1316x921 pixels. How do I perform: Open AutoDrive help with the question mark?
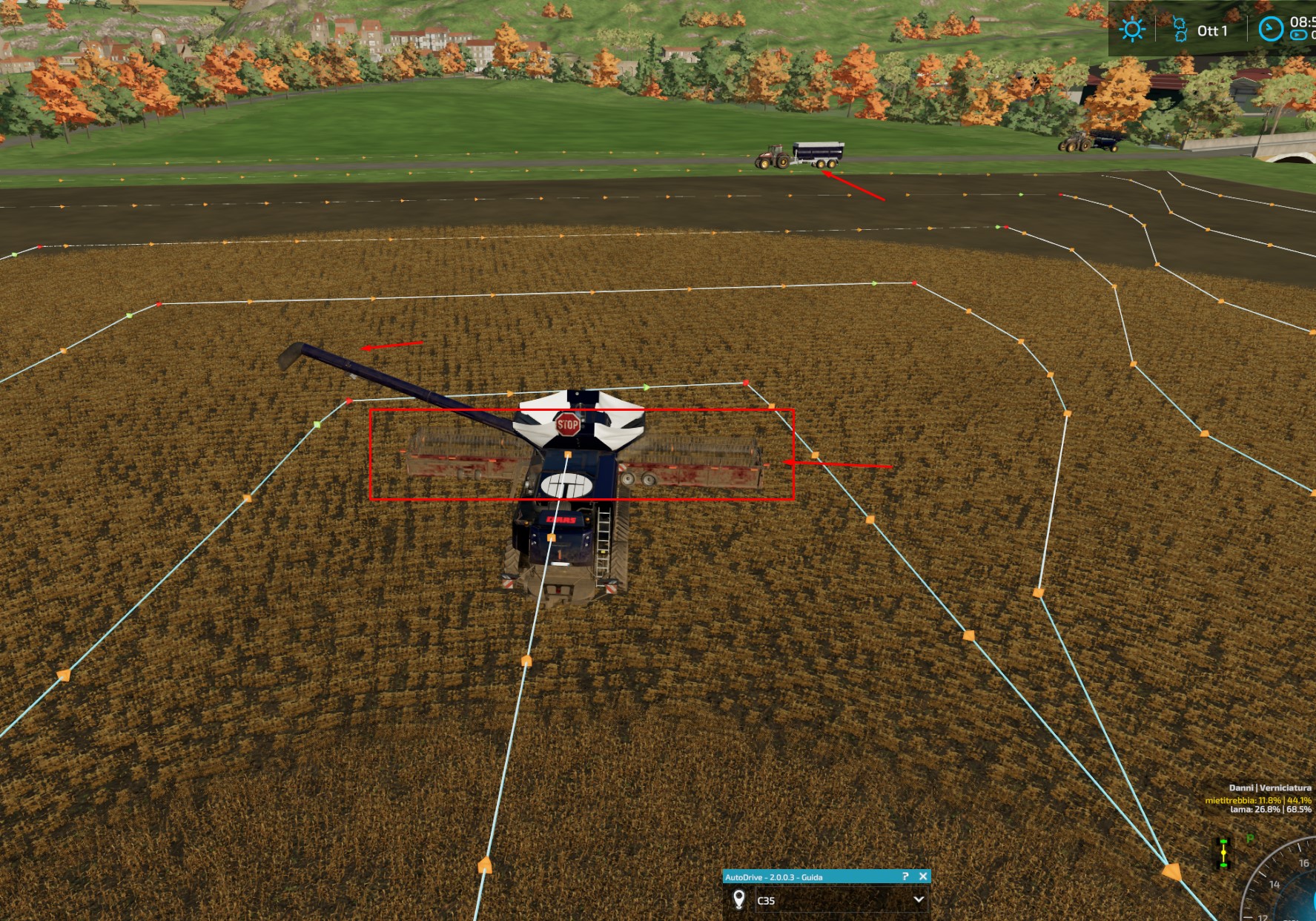[906, 876]
